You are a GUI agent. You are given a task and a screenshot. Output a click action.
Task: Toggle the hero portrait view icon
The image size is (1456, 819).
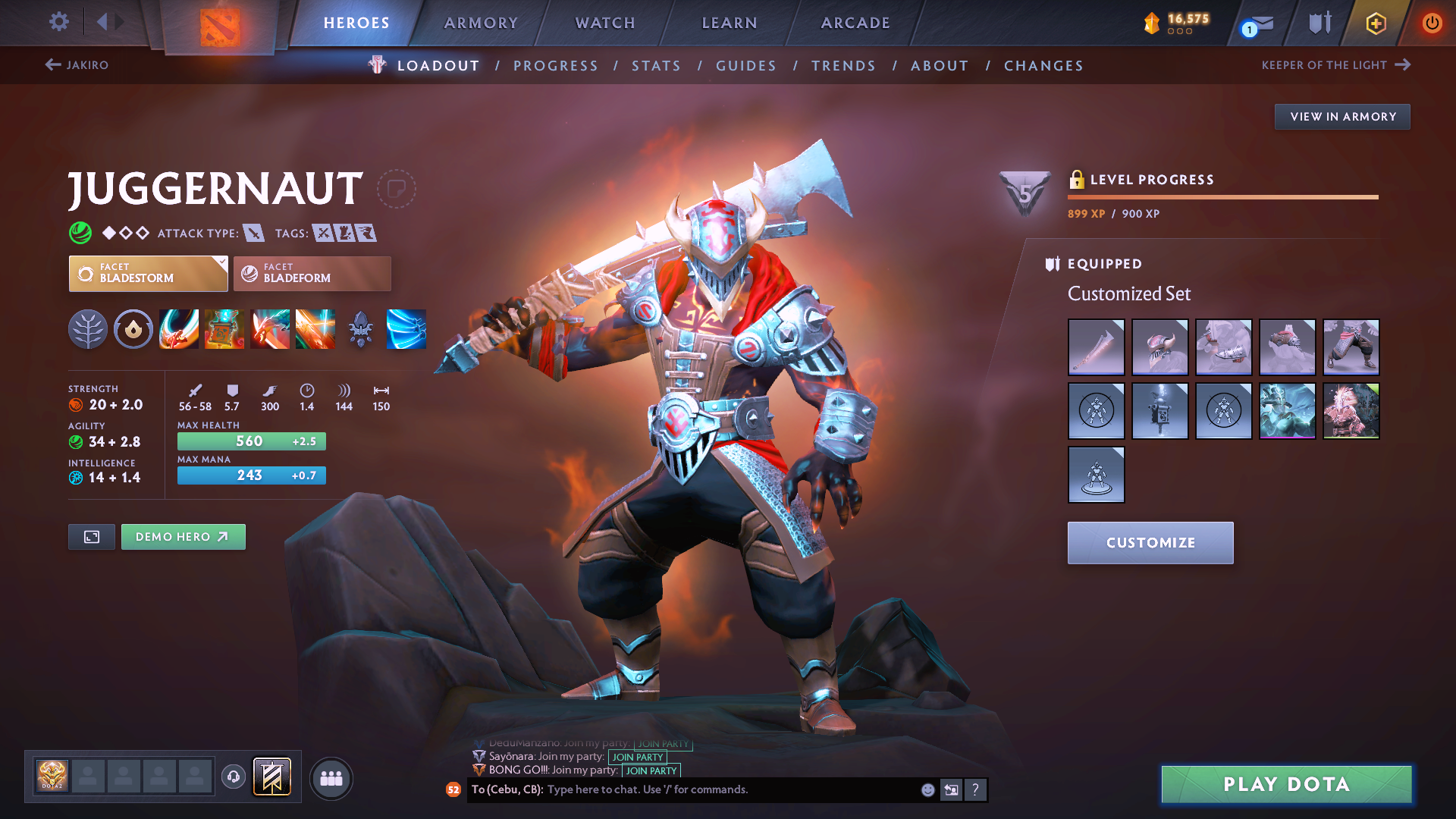[x=91, y=536]
